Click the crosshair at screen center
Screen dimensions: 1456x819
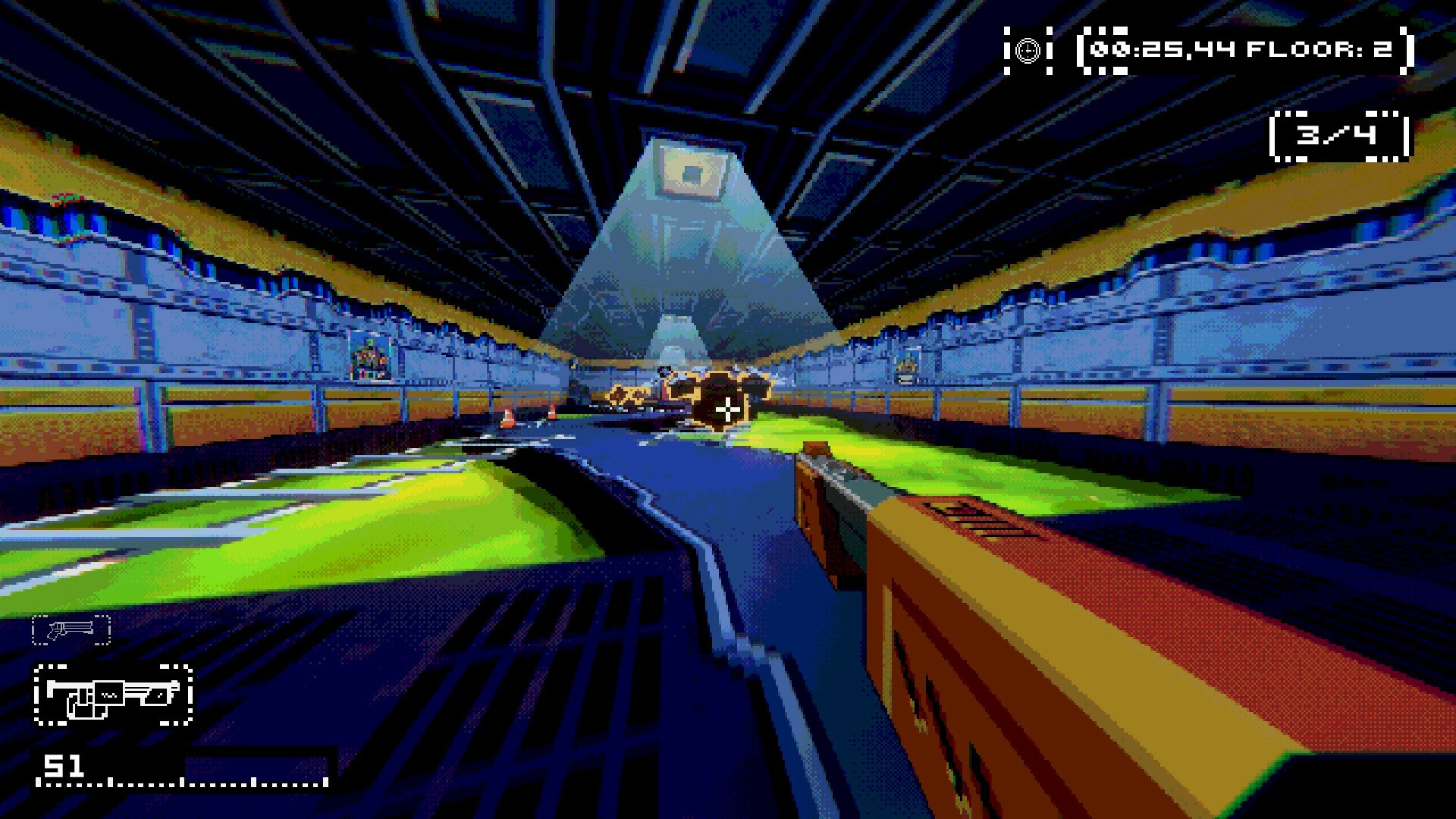[x=728, y=409]
